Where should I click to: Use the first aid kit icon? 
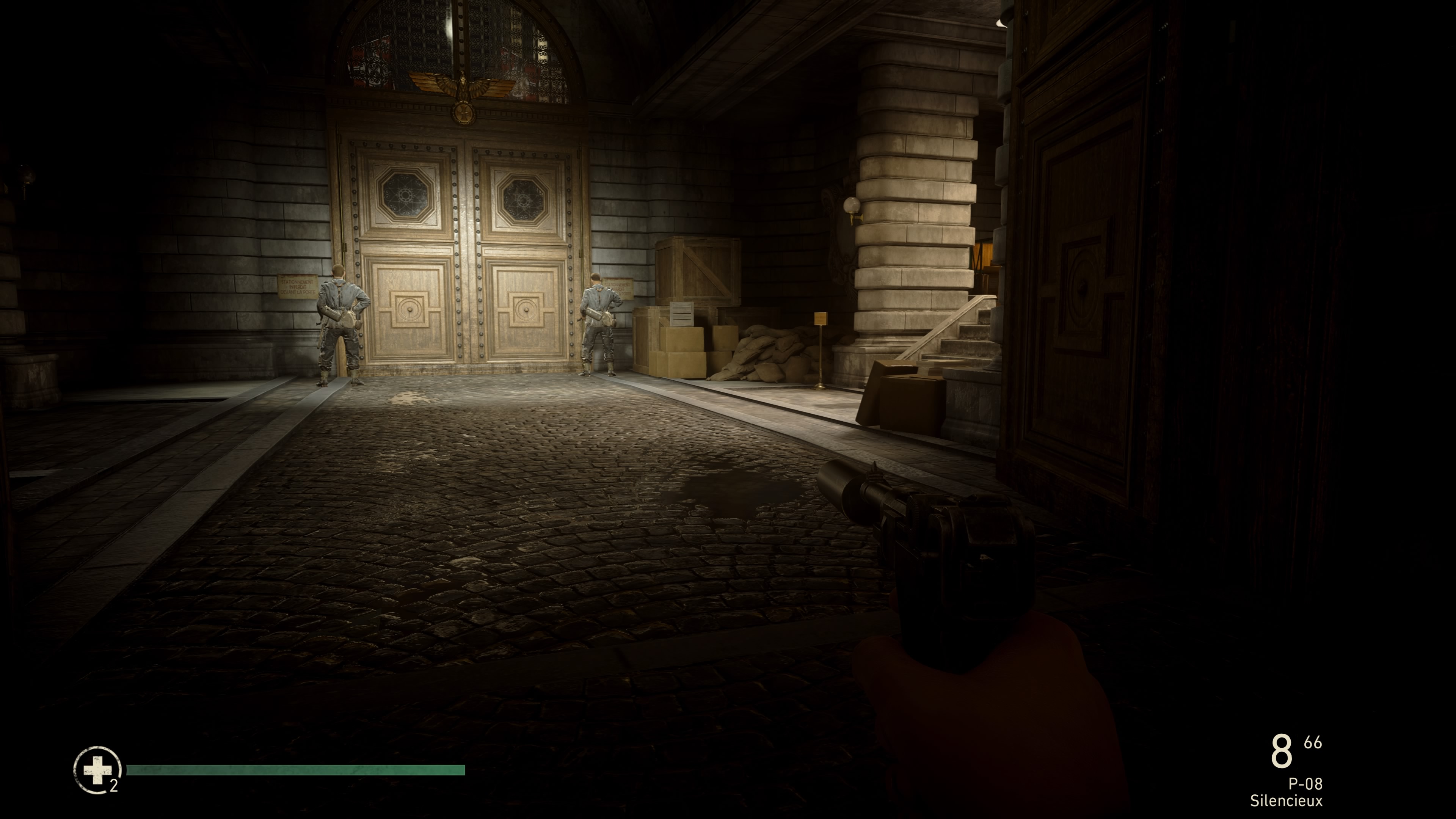point(97,770)
